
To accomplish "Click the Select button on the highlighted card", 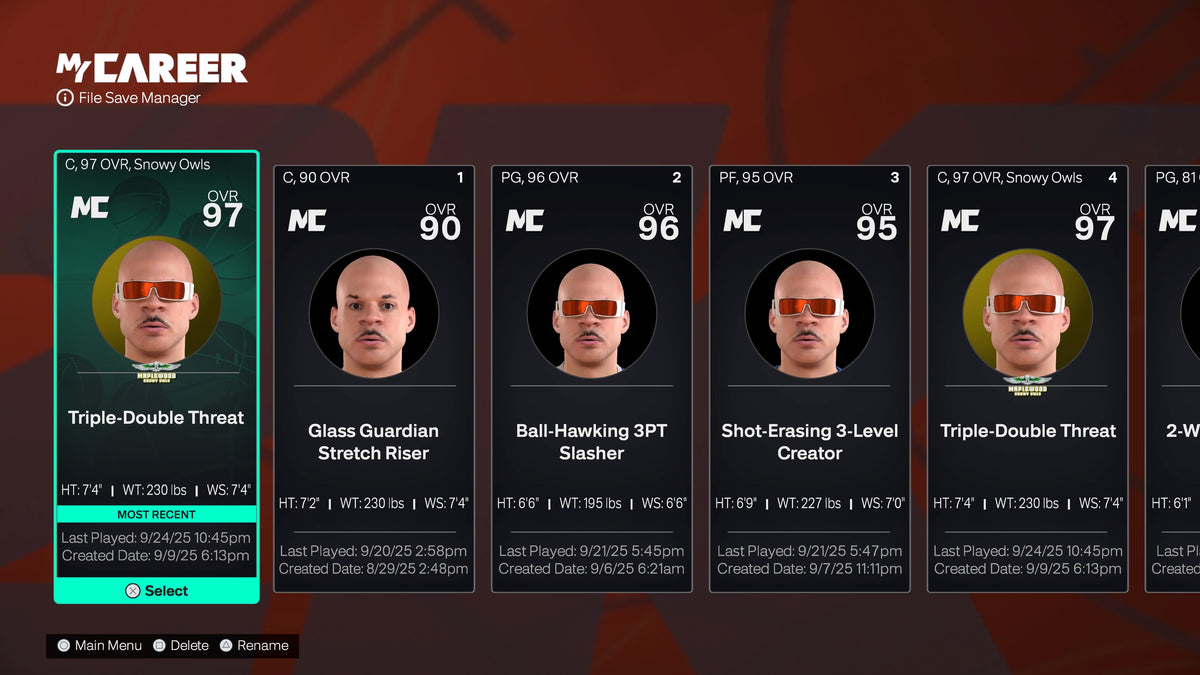I will tap(156, 591).
